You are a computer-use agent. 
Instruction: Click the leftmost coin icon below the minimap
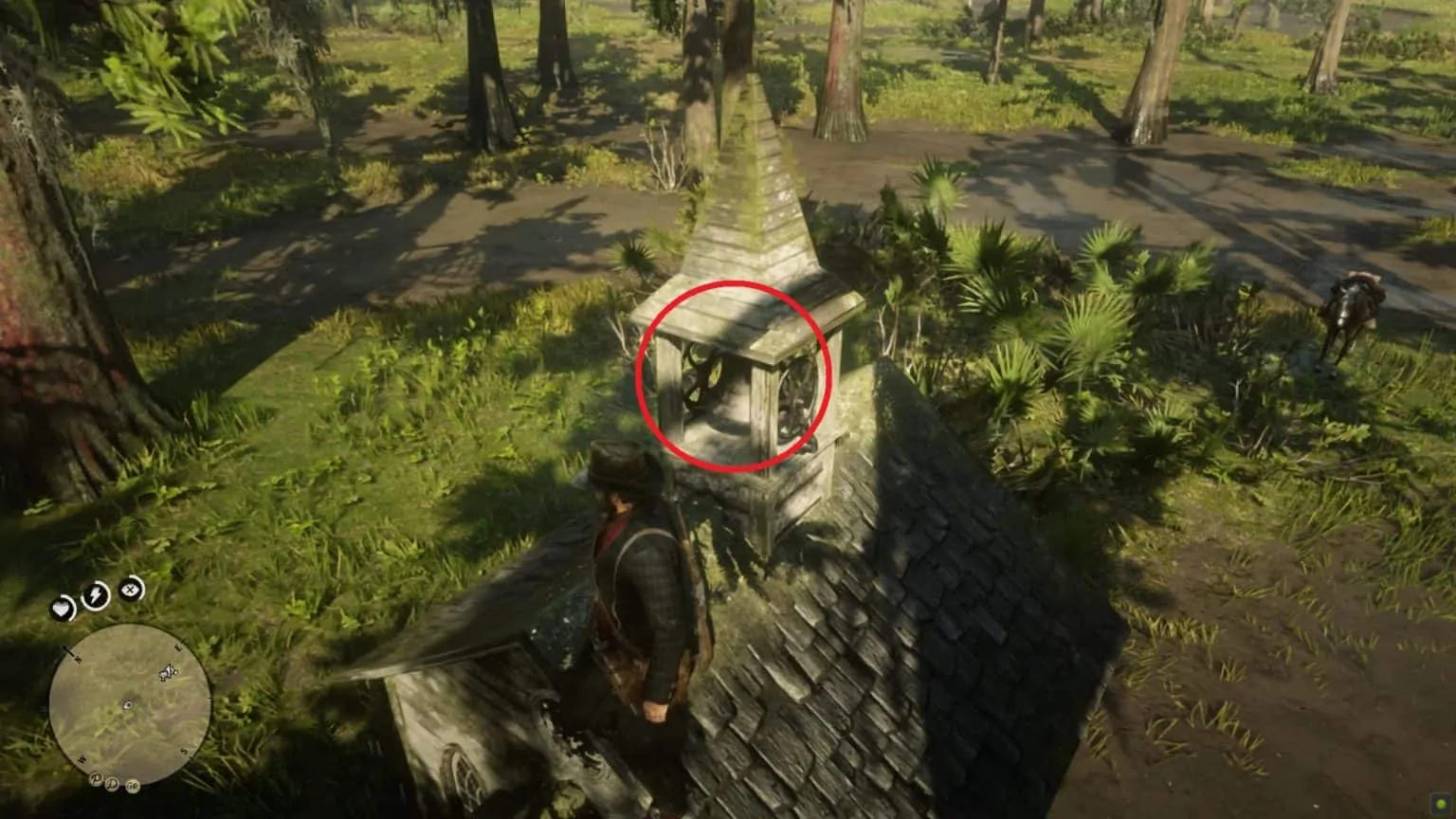pyautogui.click(x=95, y=780)
